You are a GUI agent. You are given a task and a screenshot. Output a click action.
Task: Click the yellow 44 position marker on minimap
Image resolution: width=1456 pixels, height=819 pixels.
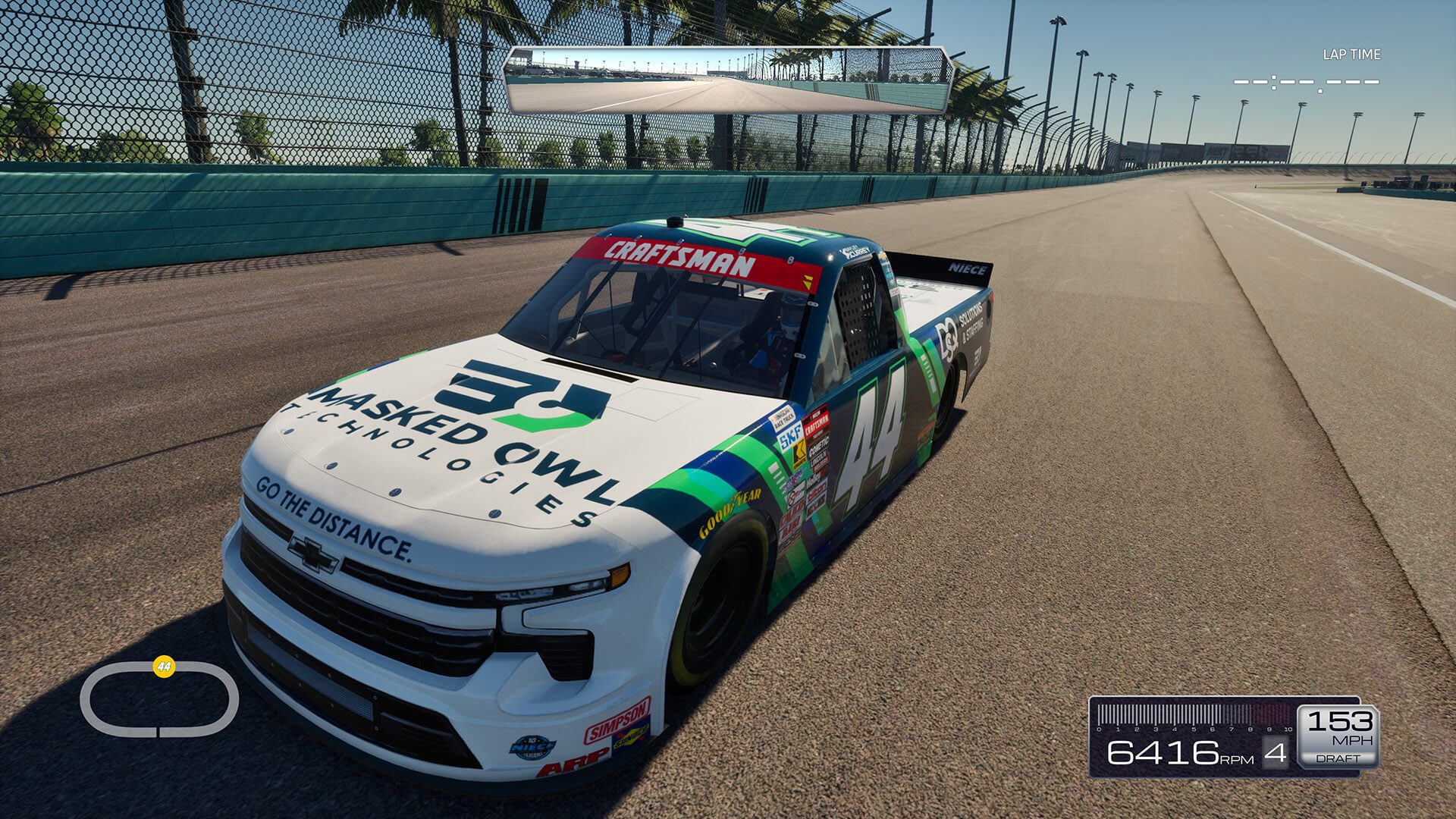coord(162,665)
